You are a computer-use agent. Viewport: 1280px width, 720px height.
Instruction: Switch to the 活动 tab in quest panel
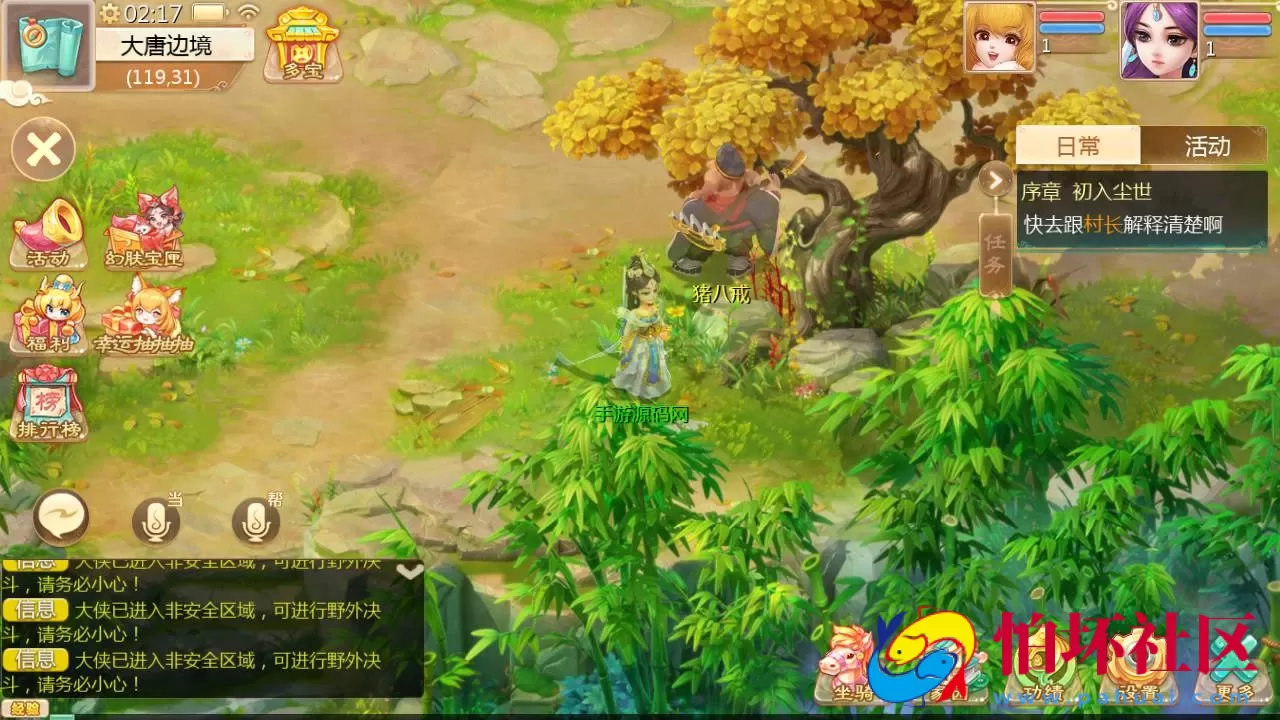[1207, 146]
